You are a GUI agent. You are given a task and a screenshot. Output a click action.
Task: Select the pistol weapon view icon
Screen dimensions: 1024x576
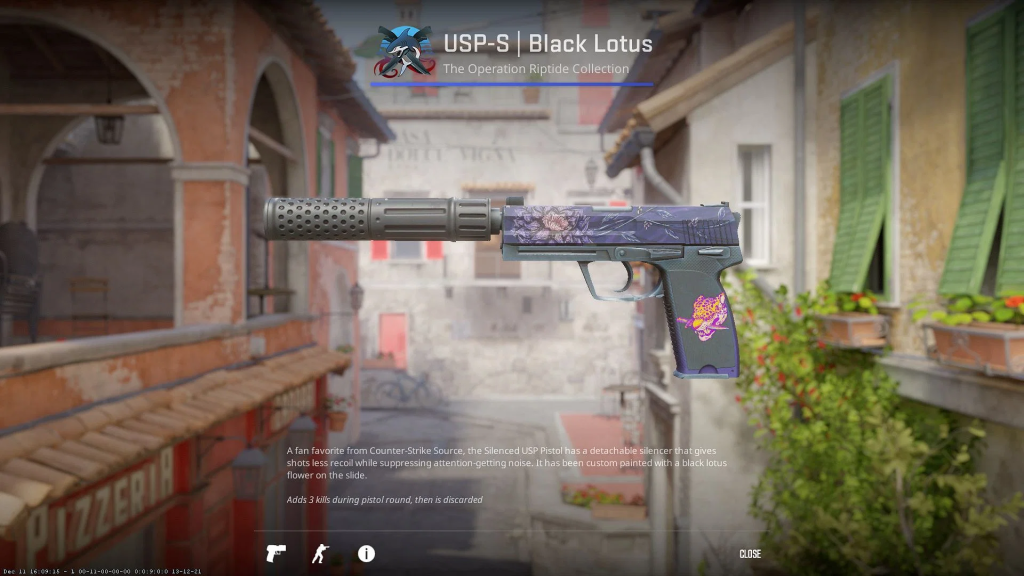click(275, 553)
